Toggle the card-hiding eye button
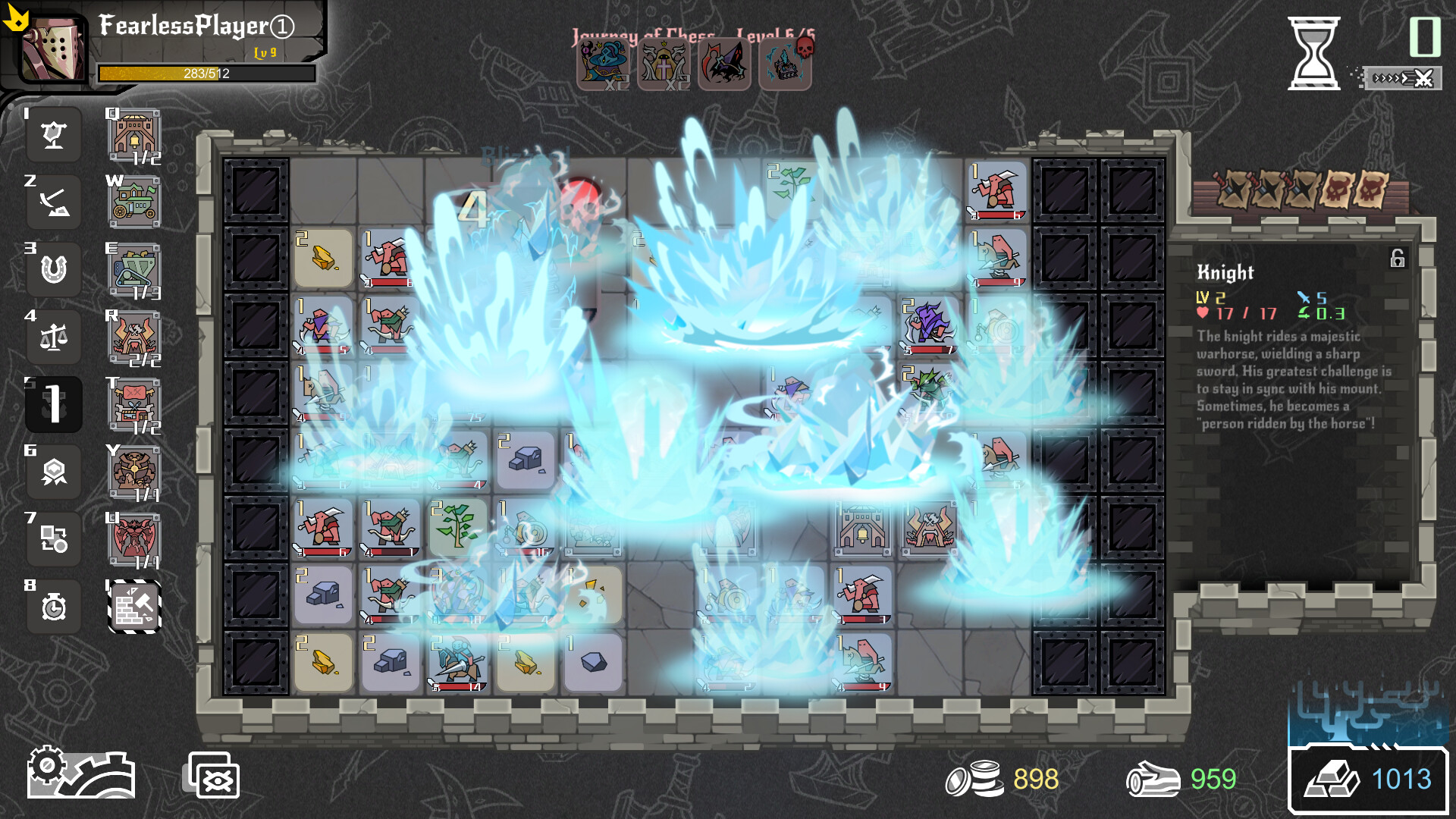The height and width of the screenshot is (819, 1456). coord(212,775)
